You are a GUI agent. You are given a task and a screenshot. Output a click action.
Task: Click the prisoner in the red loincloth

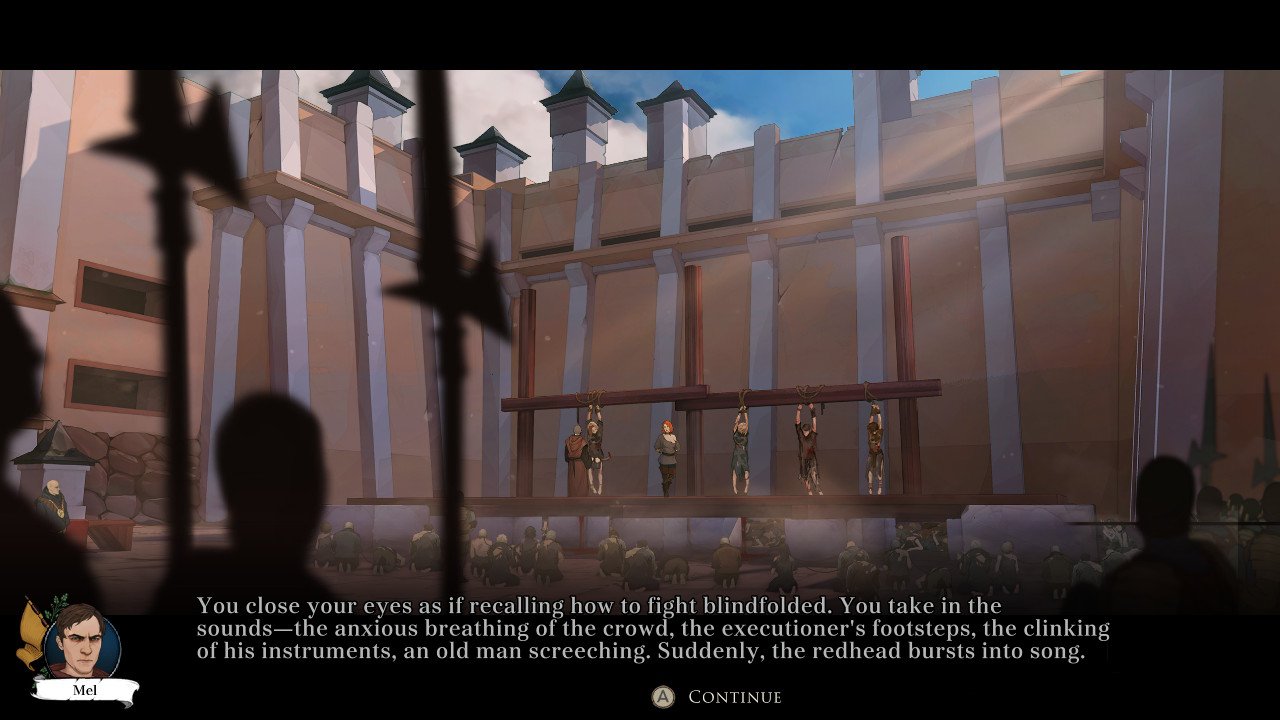click(x=806, y=450)
